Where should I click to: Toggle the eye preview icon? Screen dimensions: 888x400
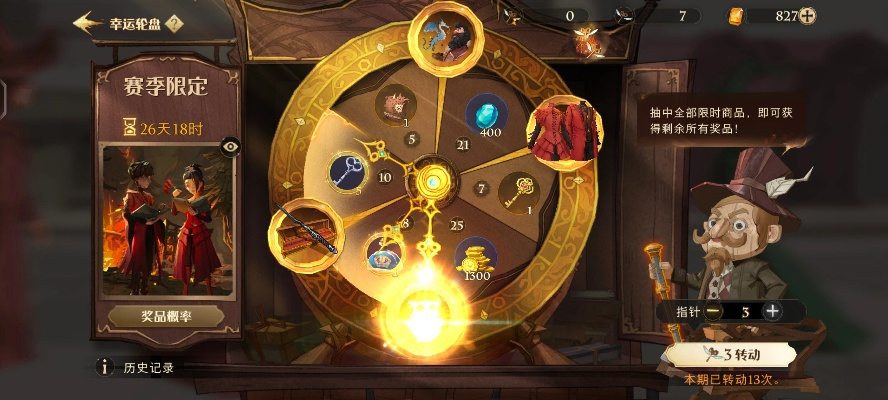click(231, 147)
